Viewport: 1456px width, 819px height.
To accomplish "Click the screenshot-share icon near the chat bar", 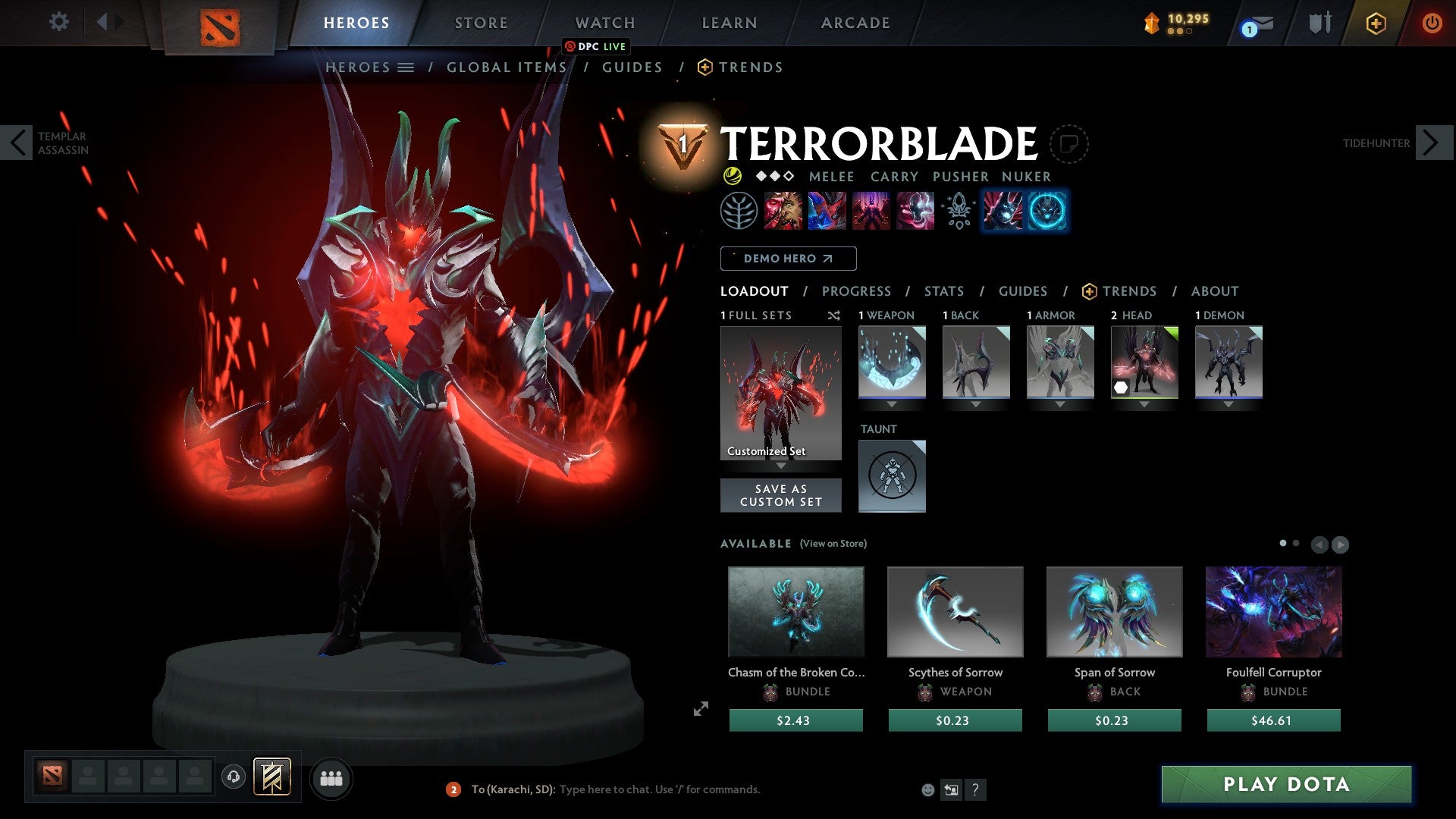I will coord(951,789).
